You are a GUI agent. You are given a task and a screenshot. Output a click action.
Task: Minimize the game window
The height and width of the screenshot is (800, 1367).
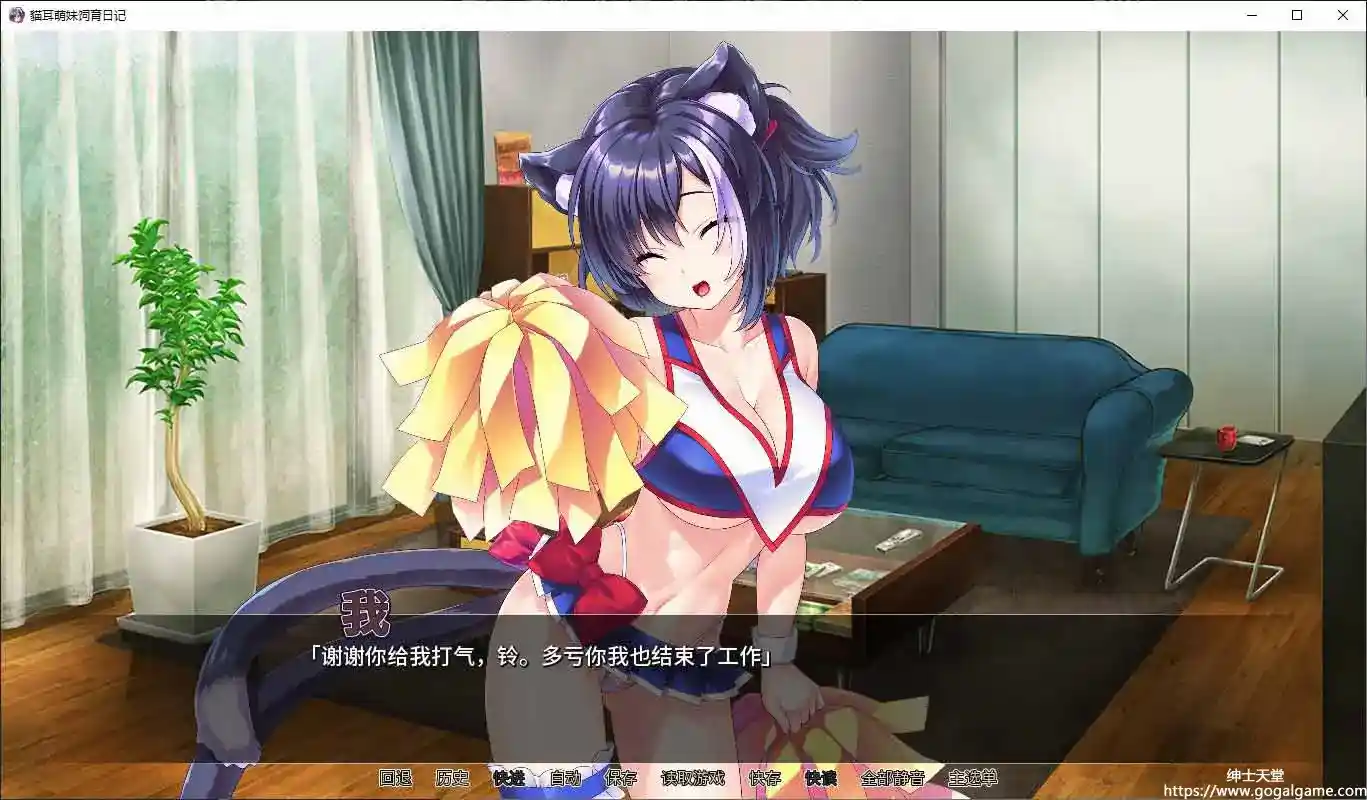click(1251, 15)
